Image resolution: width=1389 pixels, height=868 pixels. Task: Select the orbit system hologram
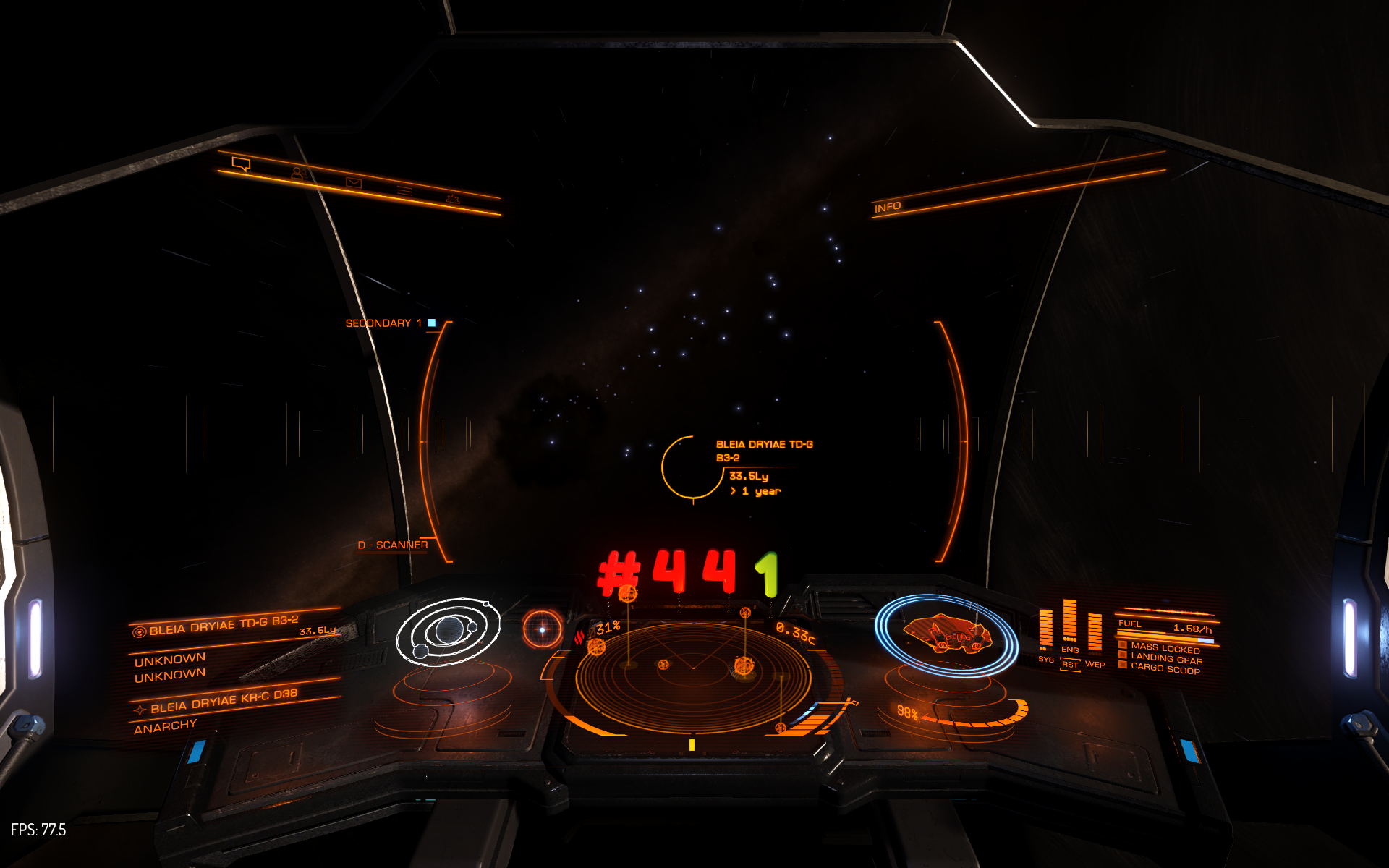click(449, 631)
